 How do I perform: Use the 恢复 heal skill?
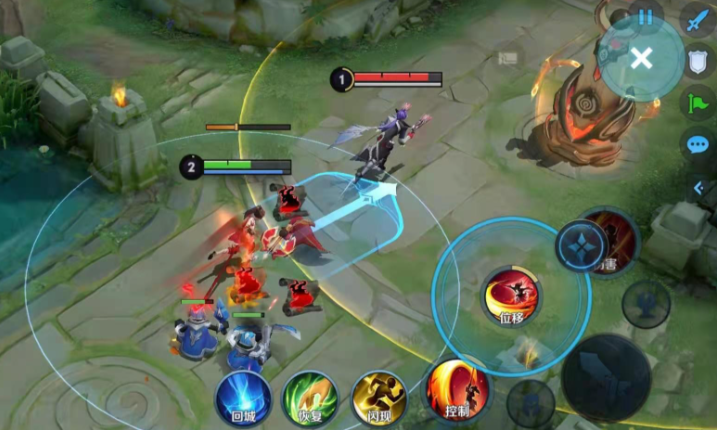(310, 397)
